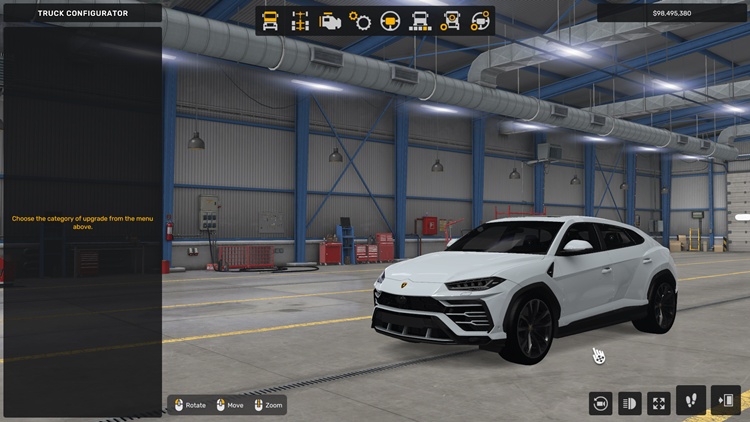Open the truck with gears accessories icon
The image size is (750, 422).
(450, 21)
